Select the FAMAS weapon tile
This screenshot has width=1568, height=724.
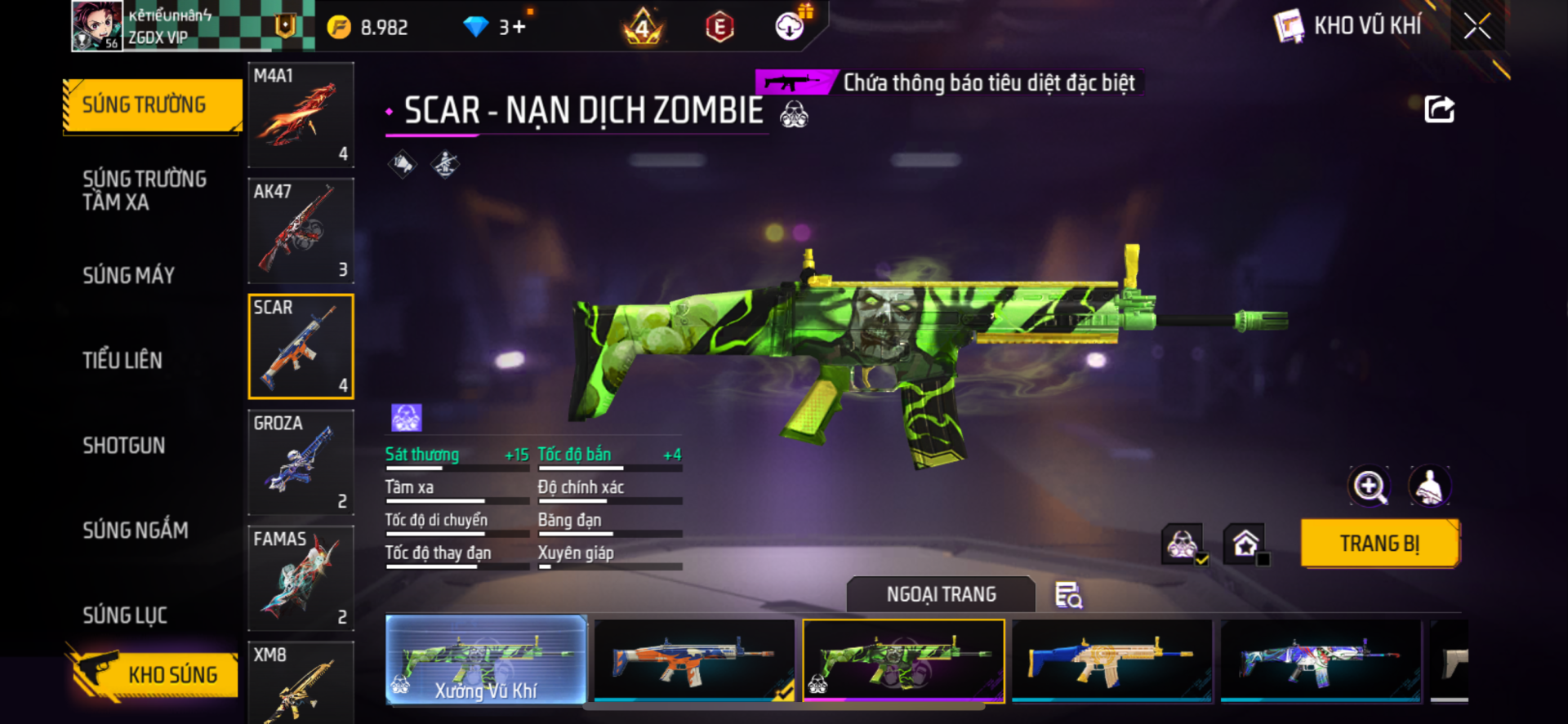(x=301, y=578)
